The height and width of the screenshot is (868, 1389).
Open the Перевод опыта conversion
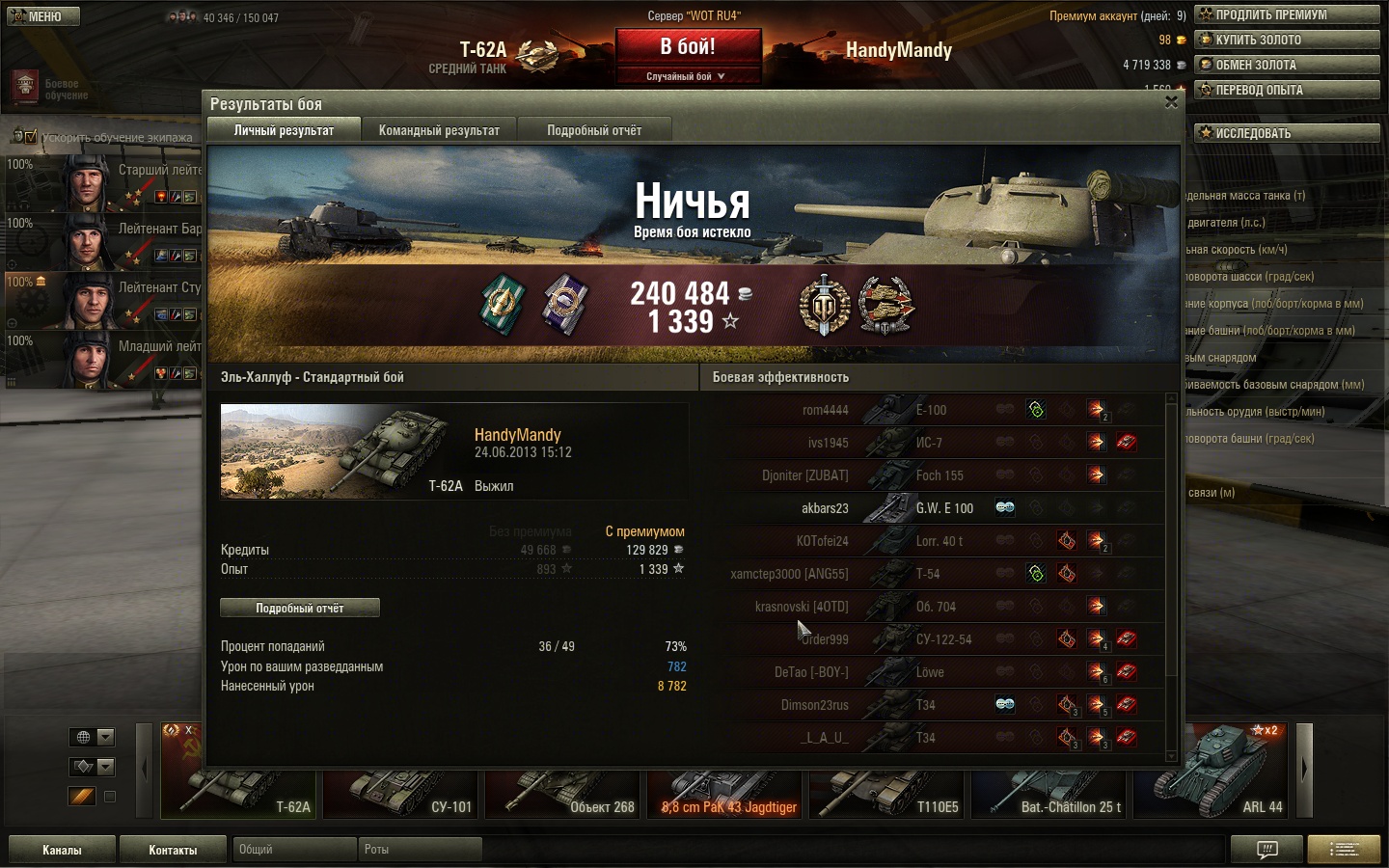click(1287, 90)
